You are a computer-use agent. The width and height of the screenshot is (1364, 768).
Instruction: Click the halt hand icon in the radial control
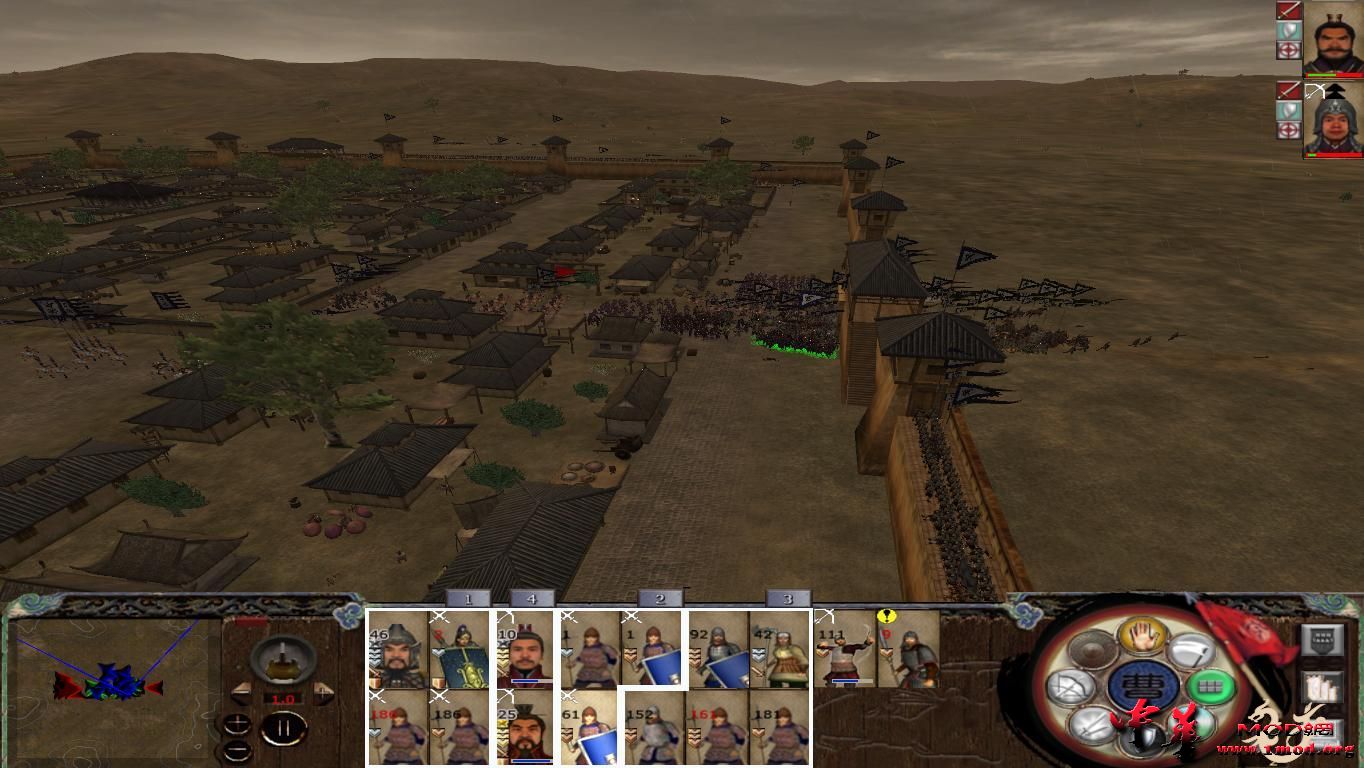tap(1141, 637)
